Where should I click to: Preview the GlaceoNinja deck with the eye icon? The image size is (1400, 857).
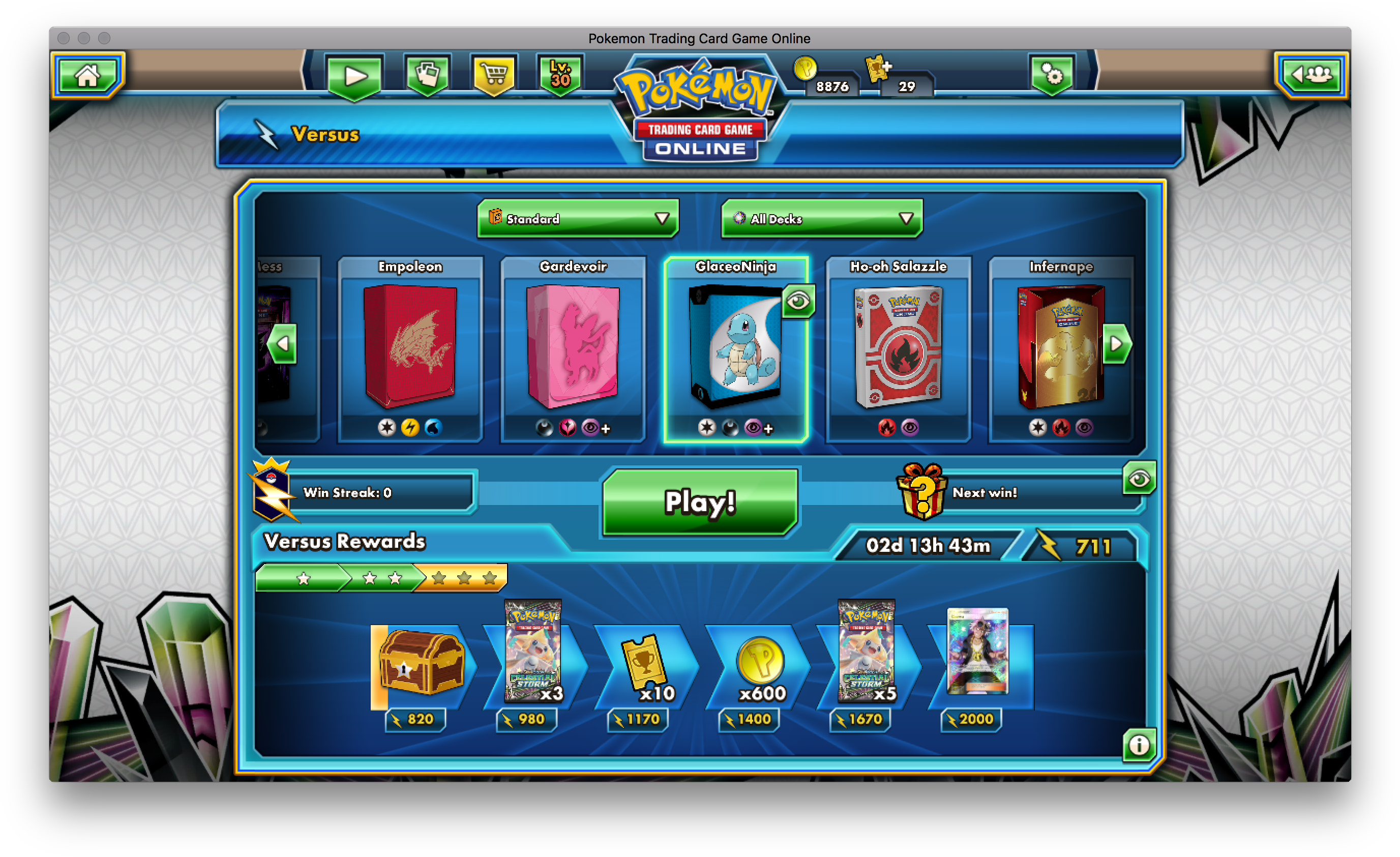click(x=798, y=302)
